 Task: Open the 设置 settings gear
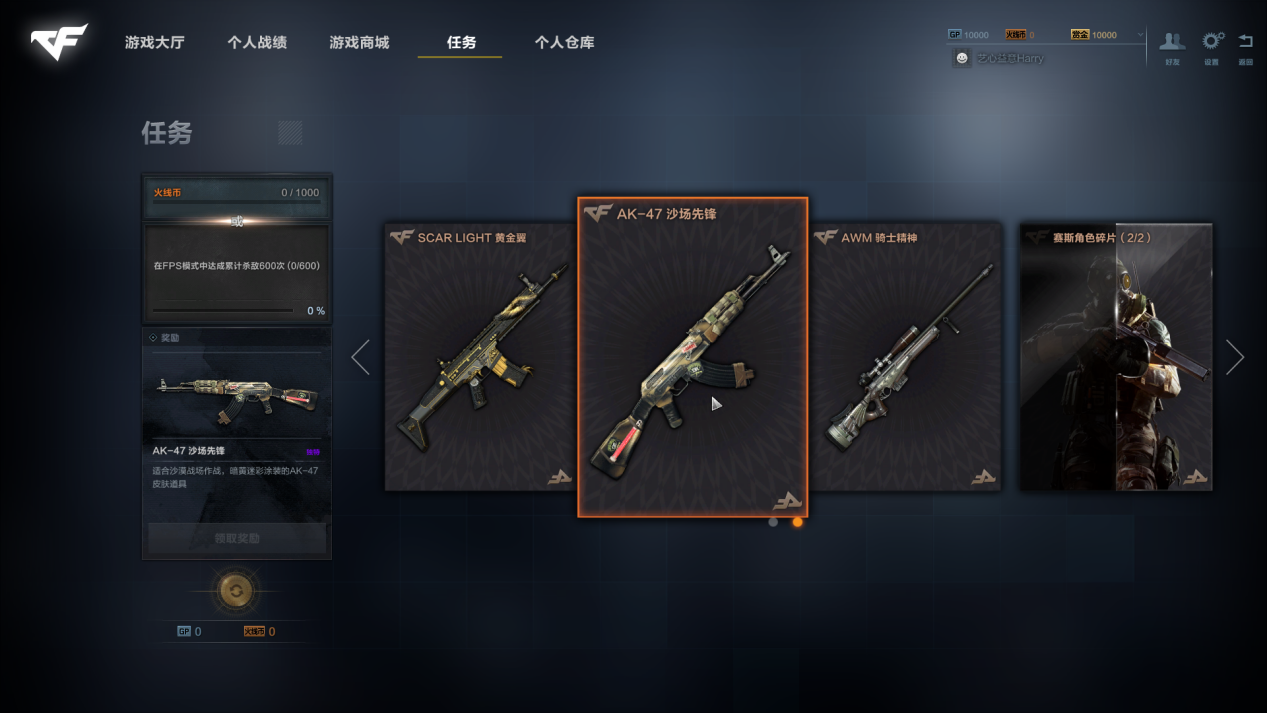1212,45
